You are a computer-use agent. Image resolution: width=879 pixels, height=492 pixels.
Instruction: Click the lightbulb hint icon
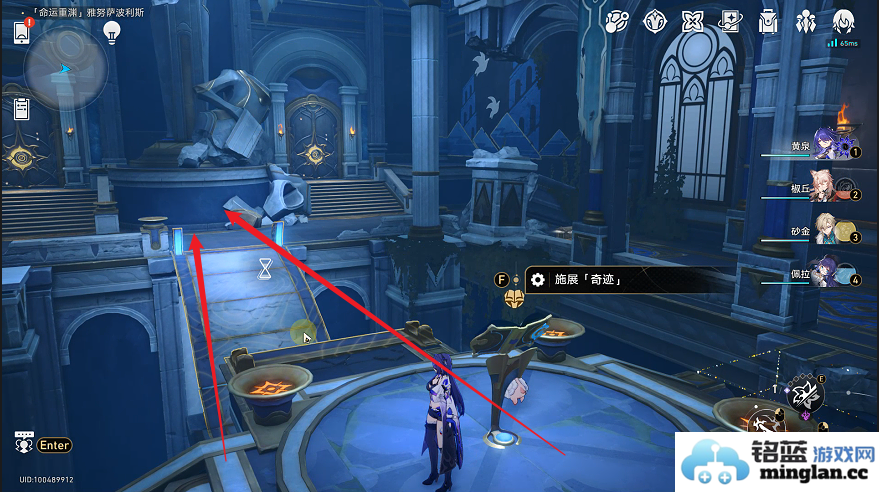coord(112,31)
